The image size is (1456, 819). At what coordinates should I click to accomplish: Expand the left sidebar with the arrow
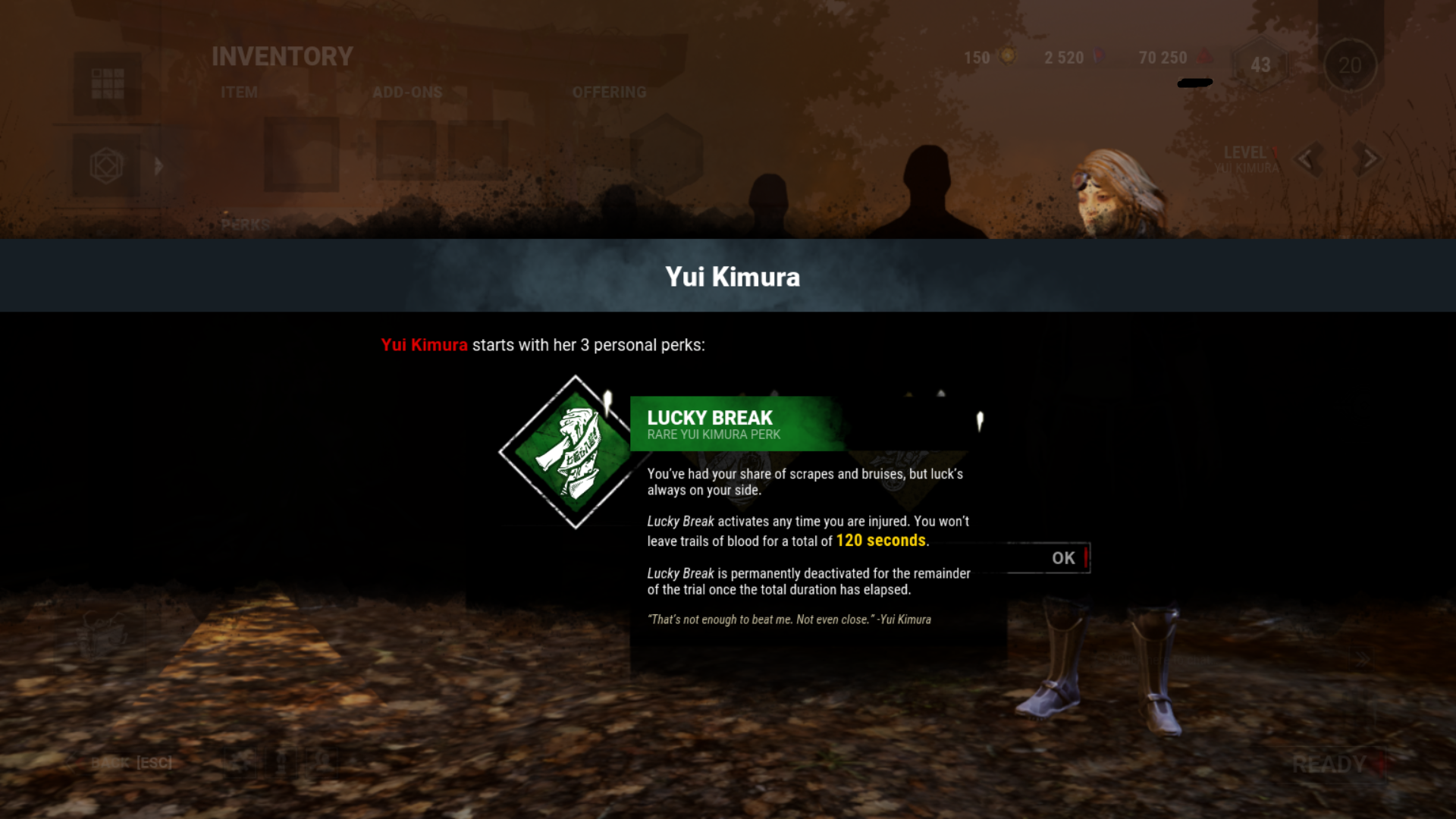click(158, 165)
